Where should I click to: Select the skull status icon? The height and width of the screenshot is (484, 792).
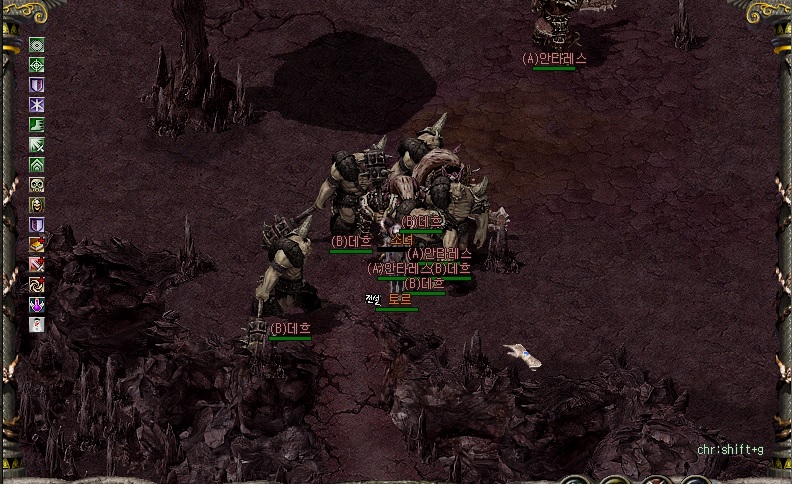pos(37,185)
